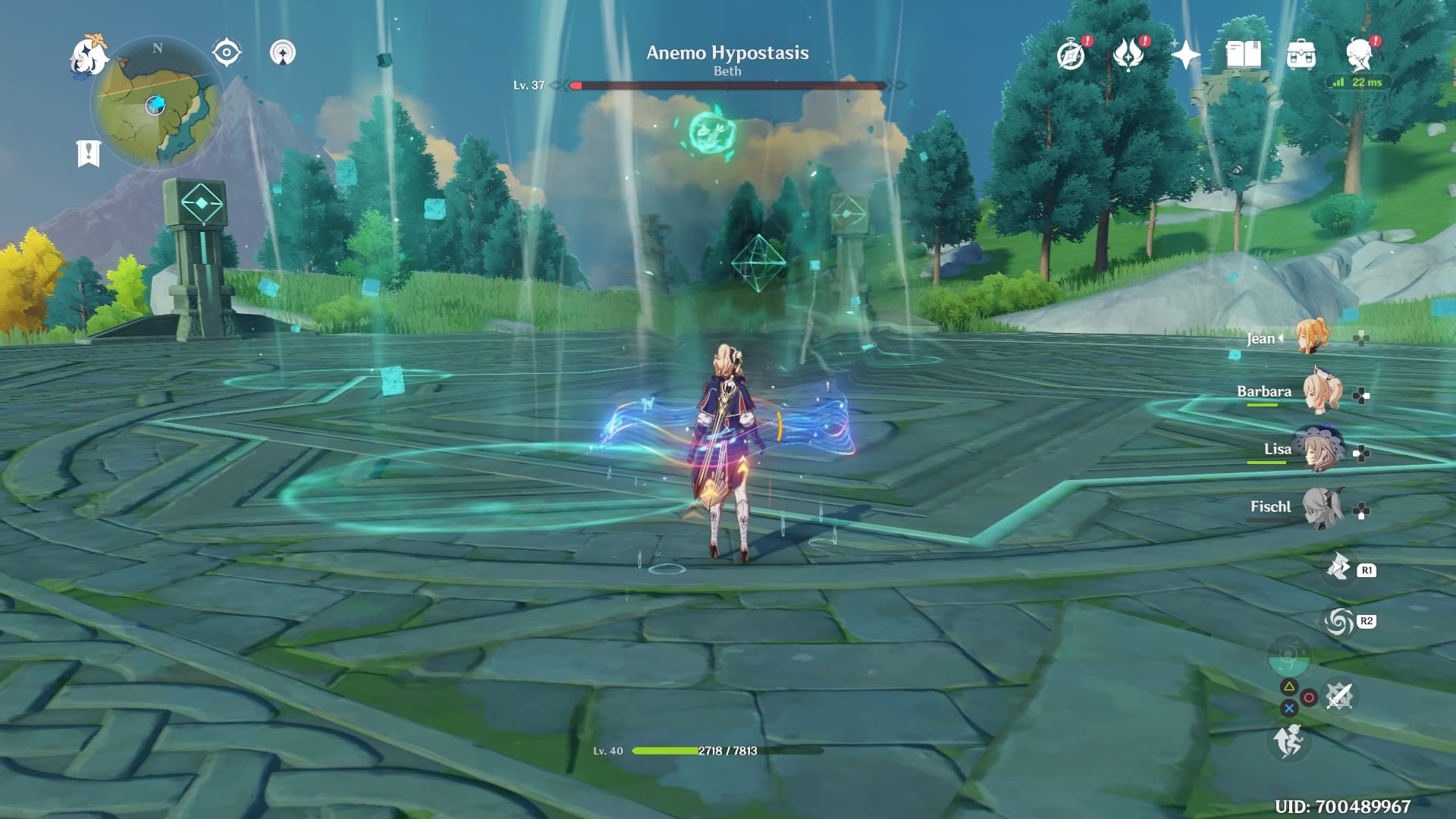Open the Inventory backpack icon
This screenshot has width=1456, height=819.
click(x=1302, y=55)
